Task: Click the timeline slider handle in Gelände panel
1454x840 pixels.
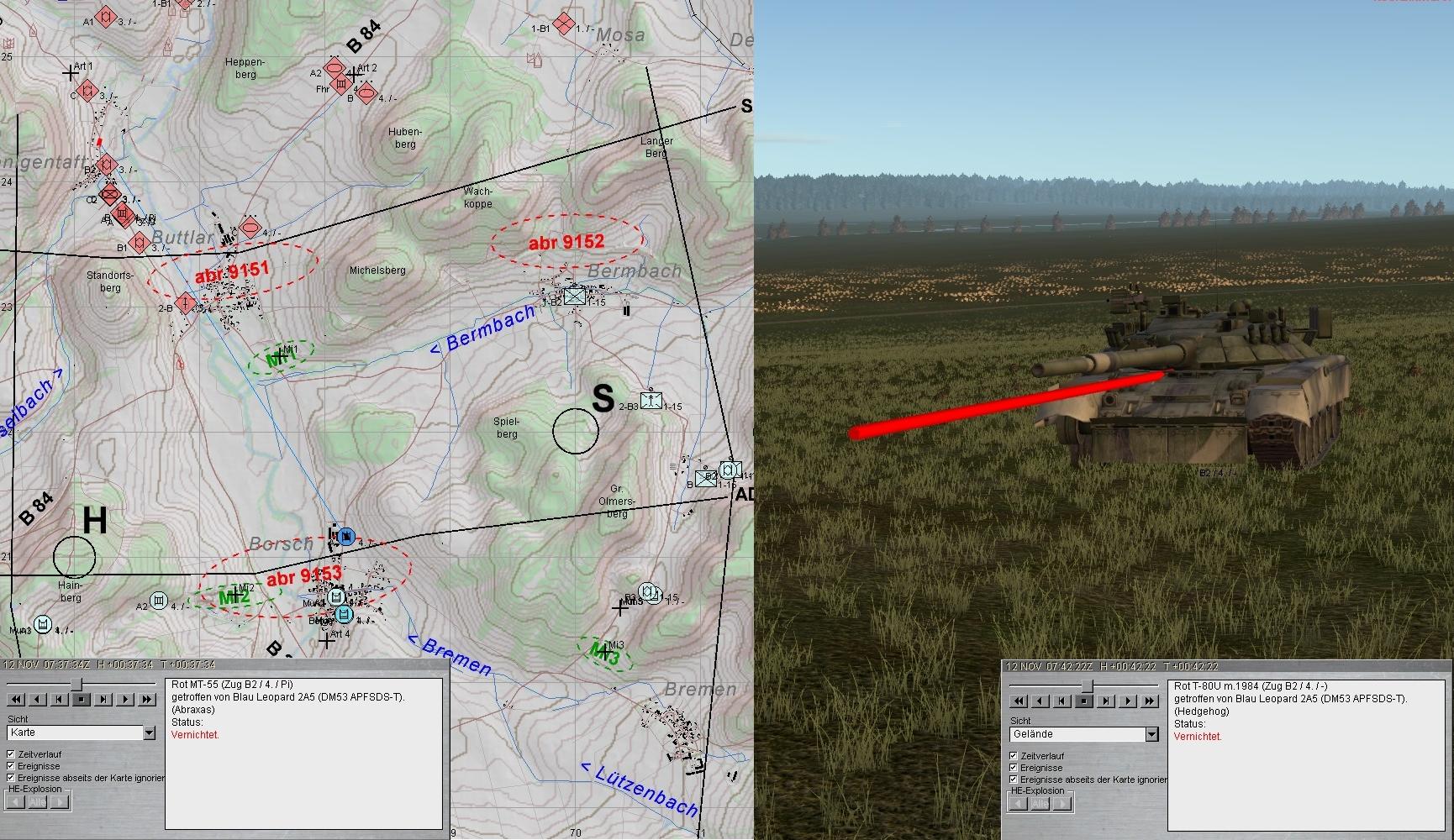Action: pos(1087,685)
